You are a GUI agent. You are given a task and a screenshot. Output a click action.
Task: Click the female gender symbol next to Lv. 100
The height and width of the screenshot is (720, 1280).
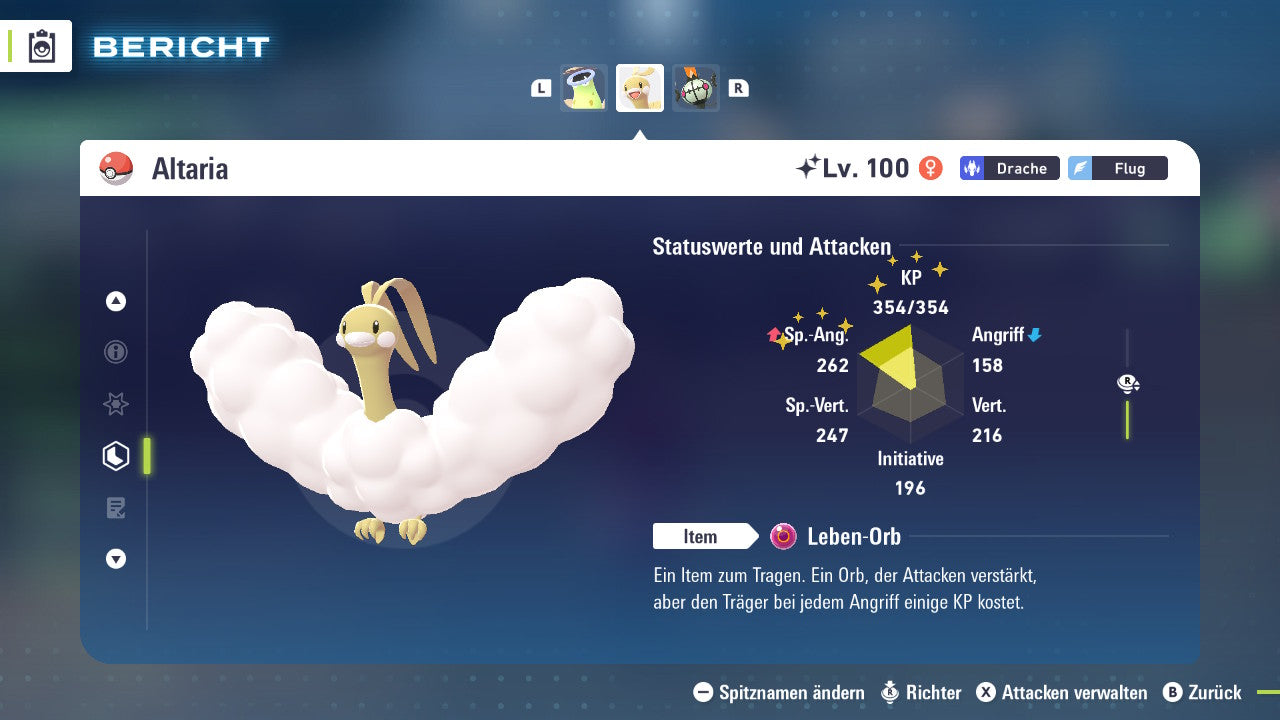(x=929, y=168)
